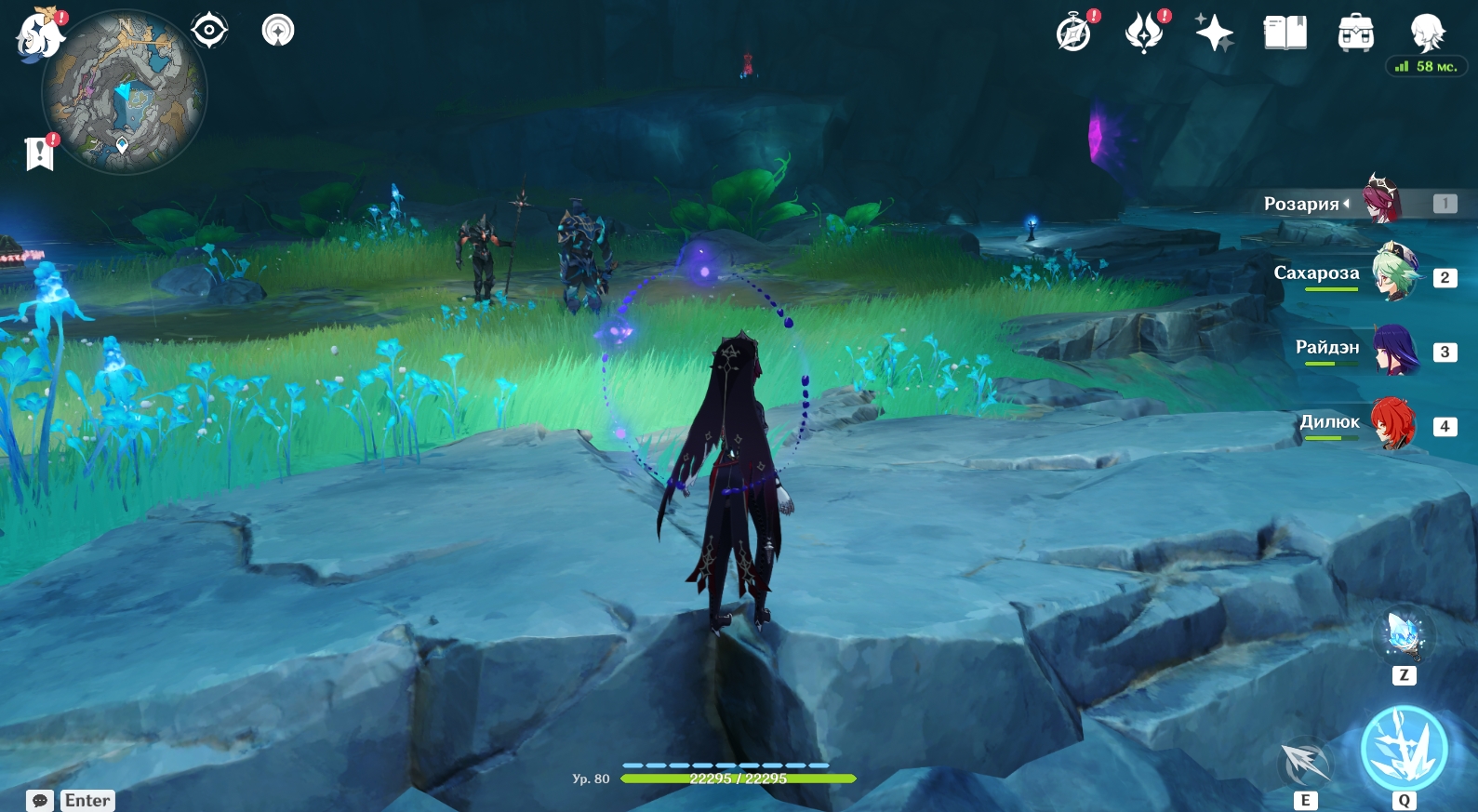
Task: Open the wish star icon
Action: coord(1214,33)
